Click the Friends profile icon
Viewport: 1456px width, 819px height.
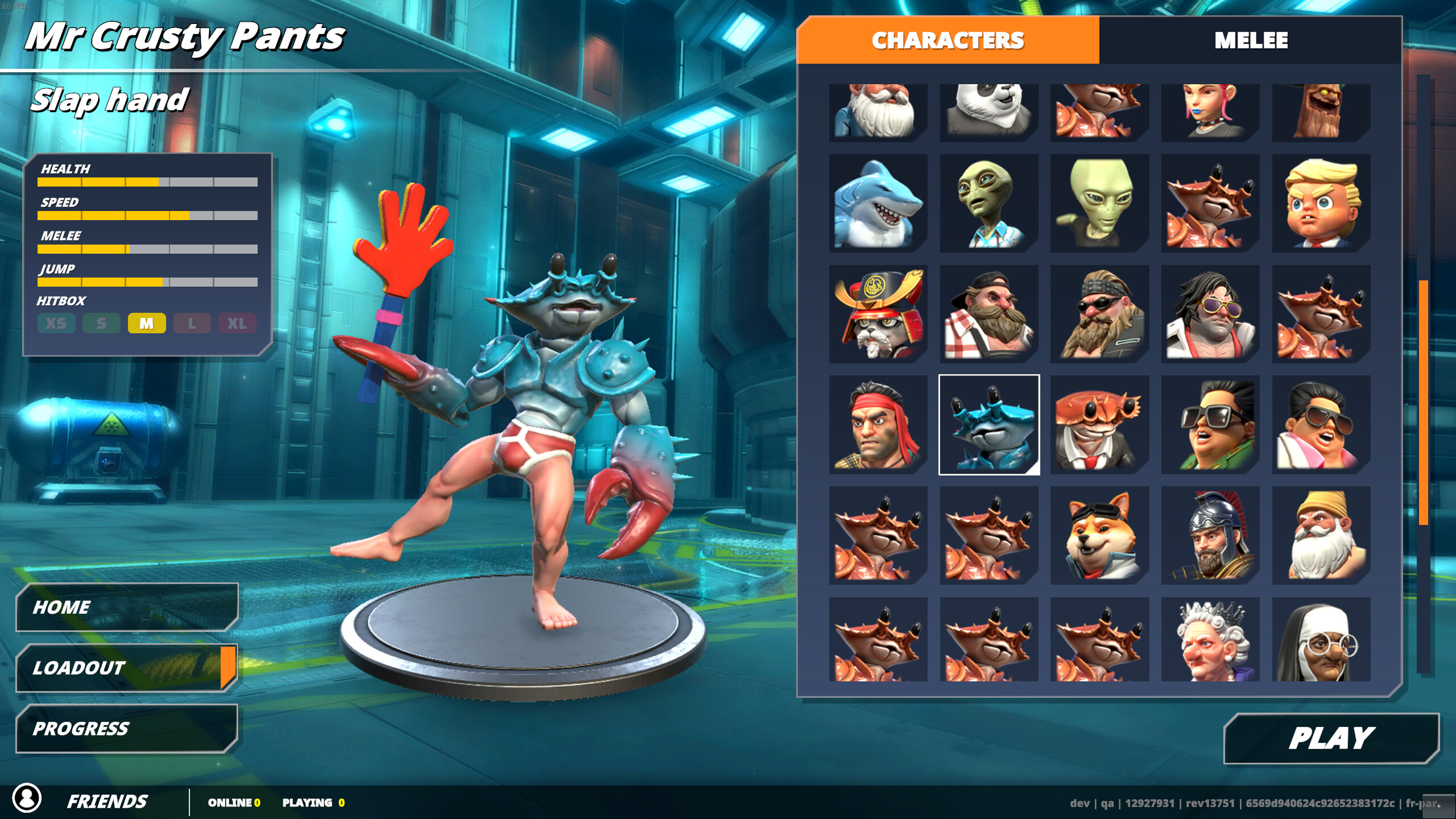pyautogui.click(x=27, y=801)
